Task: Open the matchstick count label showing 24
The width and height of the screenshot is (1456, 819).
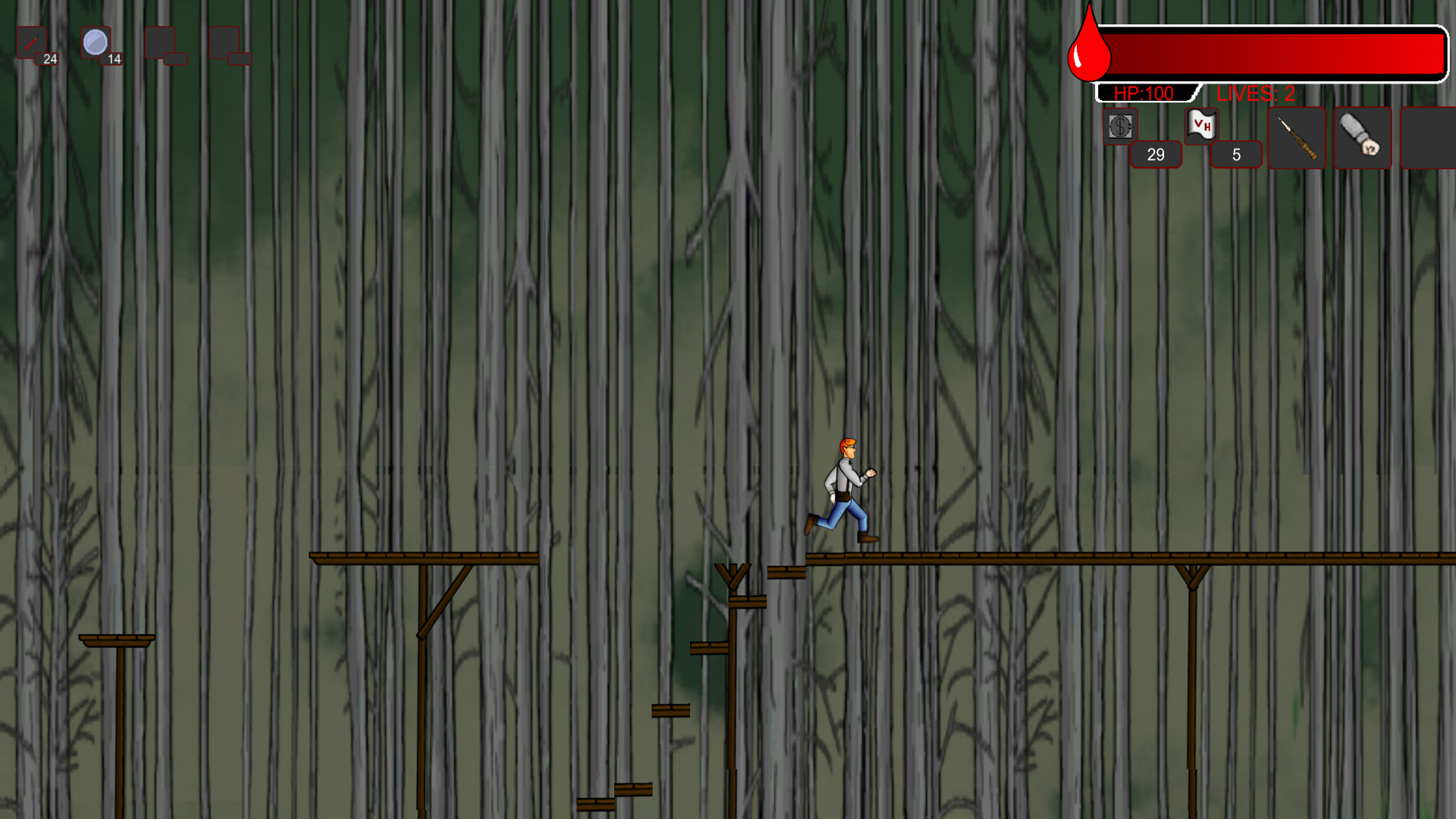Action: click(49, 58)
